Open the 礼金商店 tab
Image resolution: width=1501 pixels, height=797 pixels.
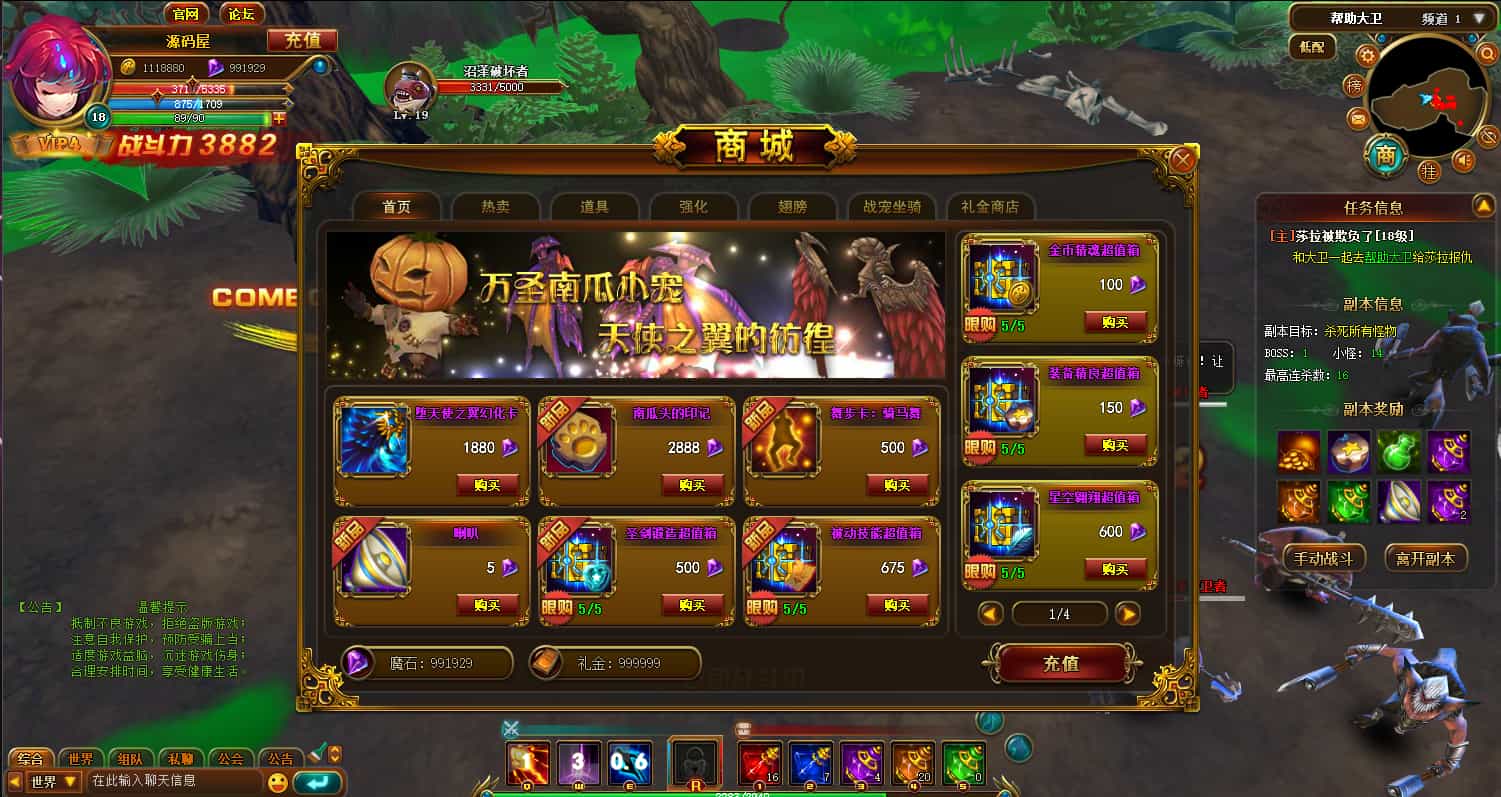pos(990,207)
